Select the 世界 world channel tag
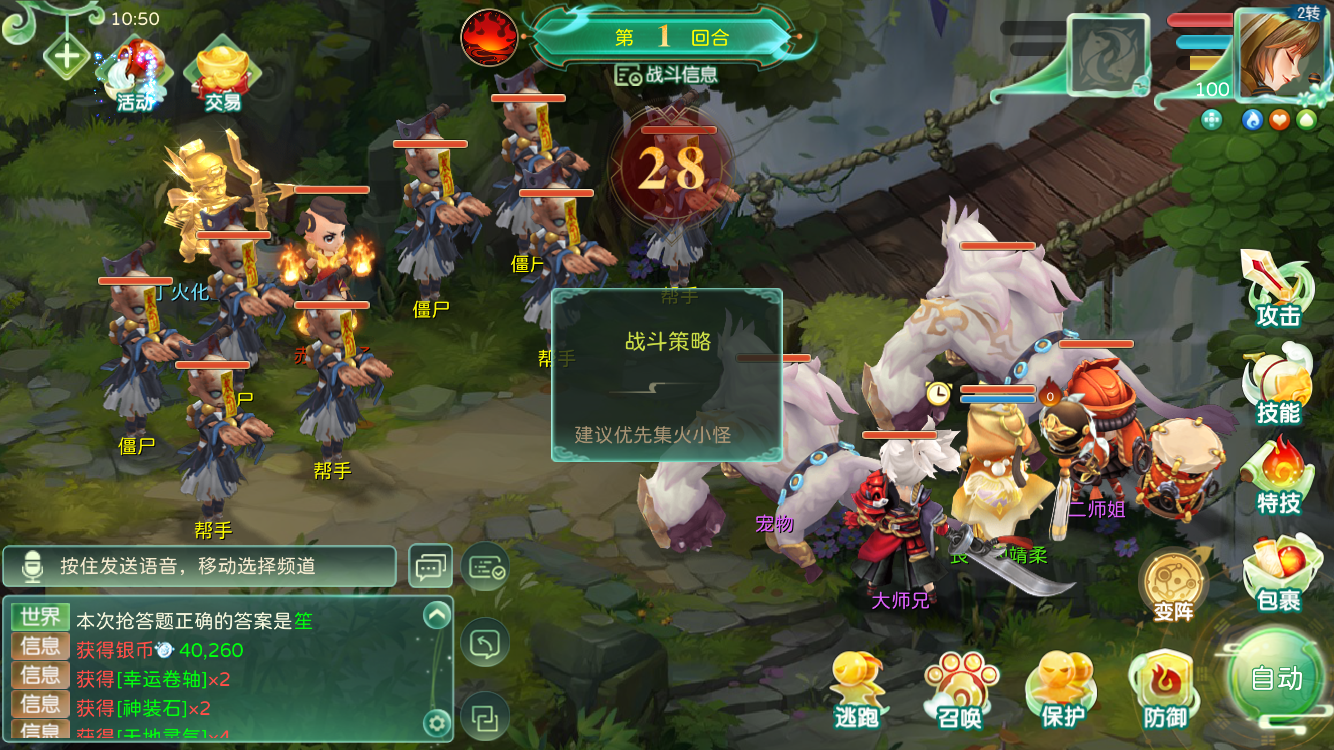The width and height of the screenshot is (1334, 750). point(40,618)
